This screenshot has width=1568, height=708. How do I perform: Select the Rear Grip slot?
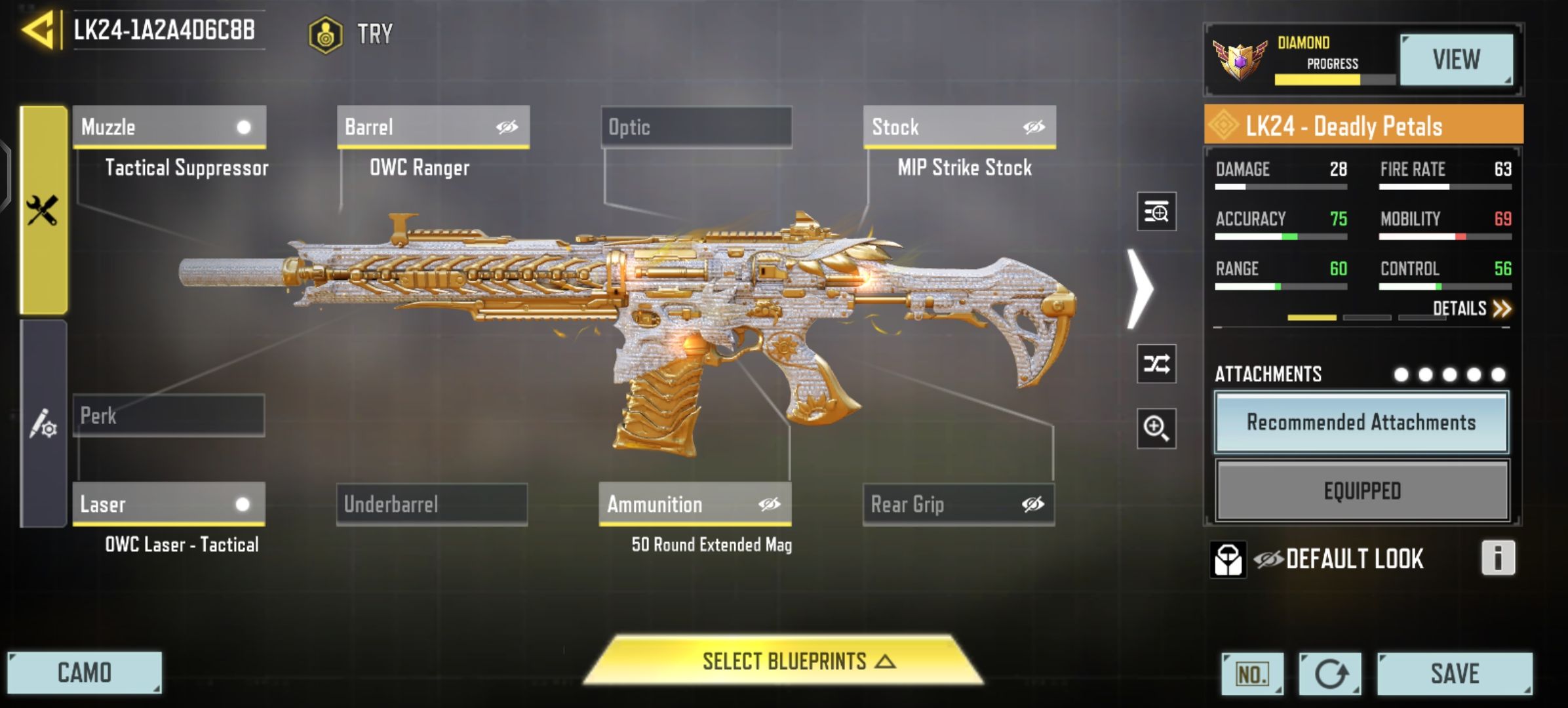pyautogui.click(x=958, y=504)
